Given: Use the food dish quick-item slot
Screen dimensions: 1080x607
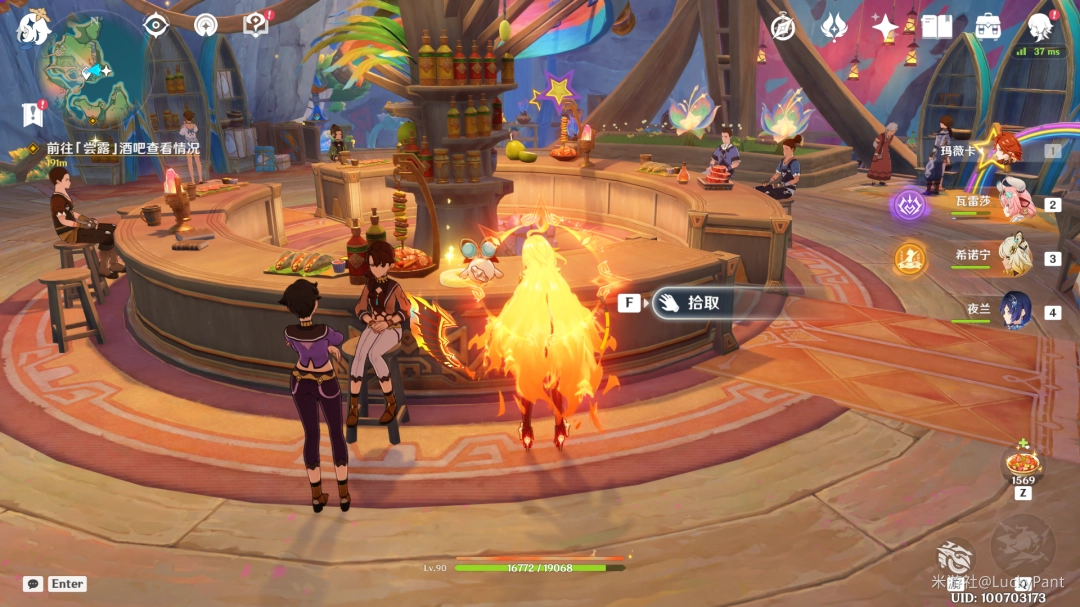Looking at the screenshot, I should point(1023,463).
